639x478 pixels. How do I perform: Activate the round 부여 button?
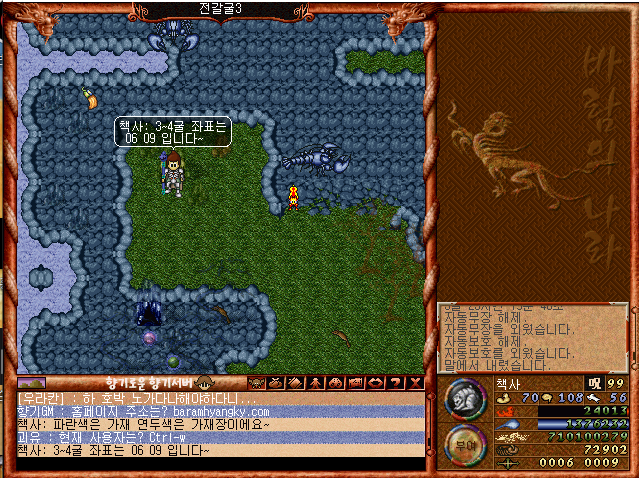coord(465,446)
